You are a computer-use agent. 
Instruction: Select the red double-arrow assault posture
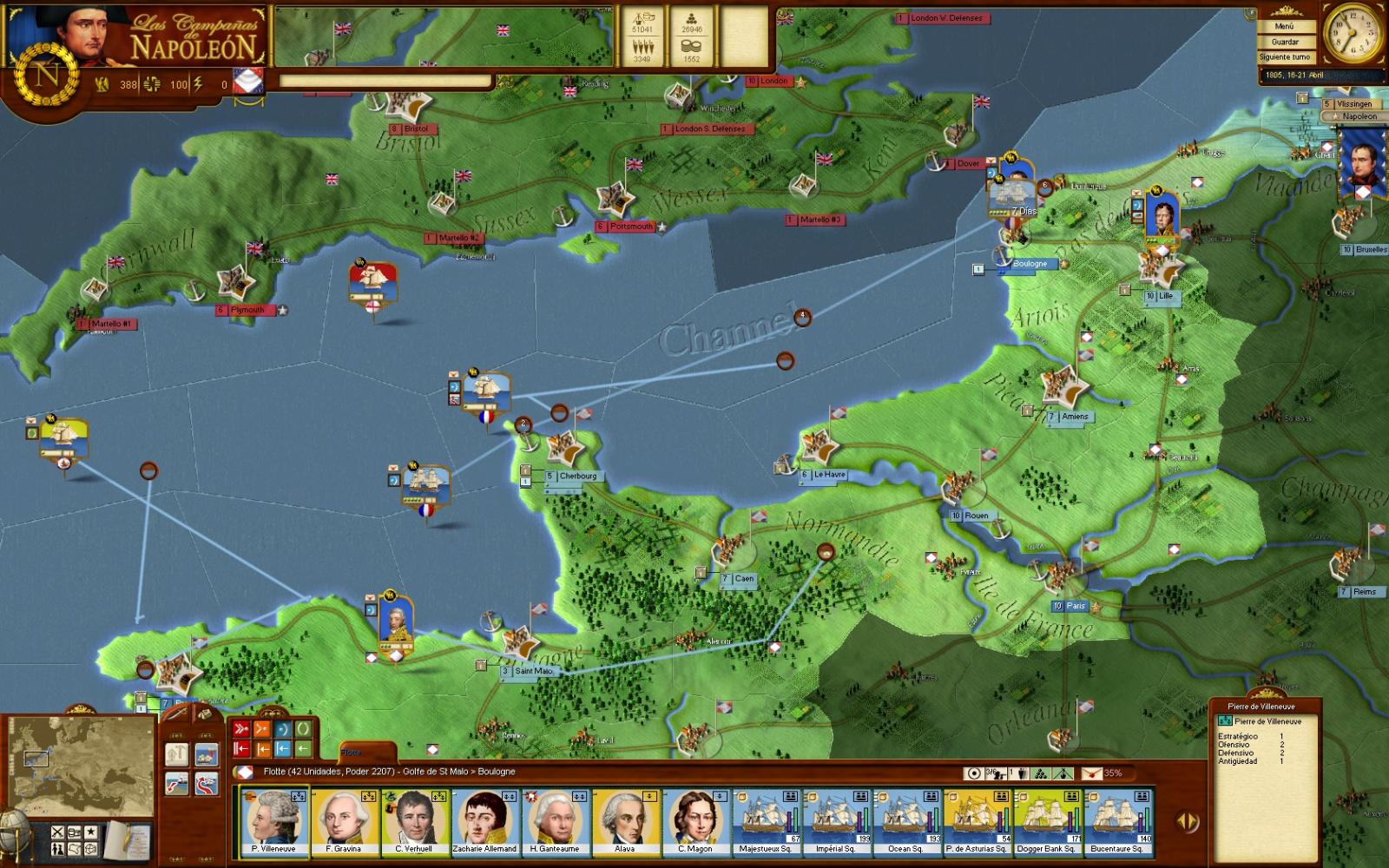tap(241, 729)
